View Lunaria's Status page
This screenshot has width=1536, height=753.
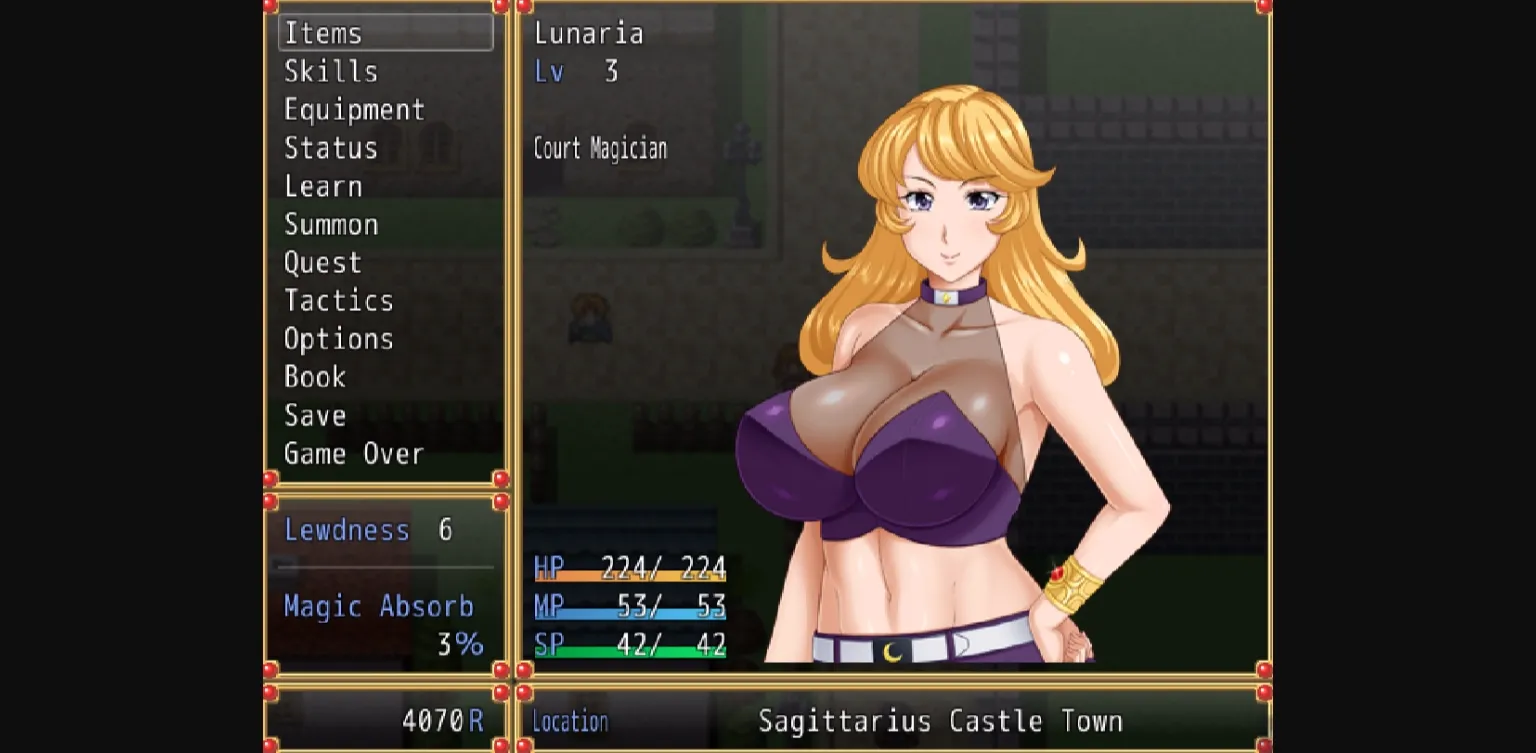click(331, 148)
